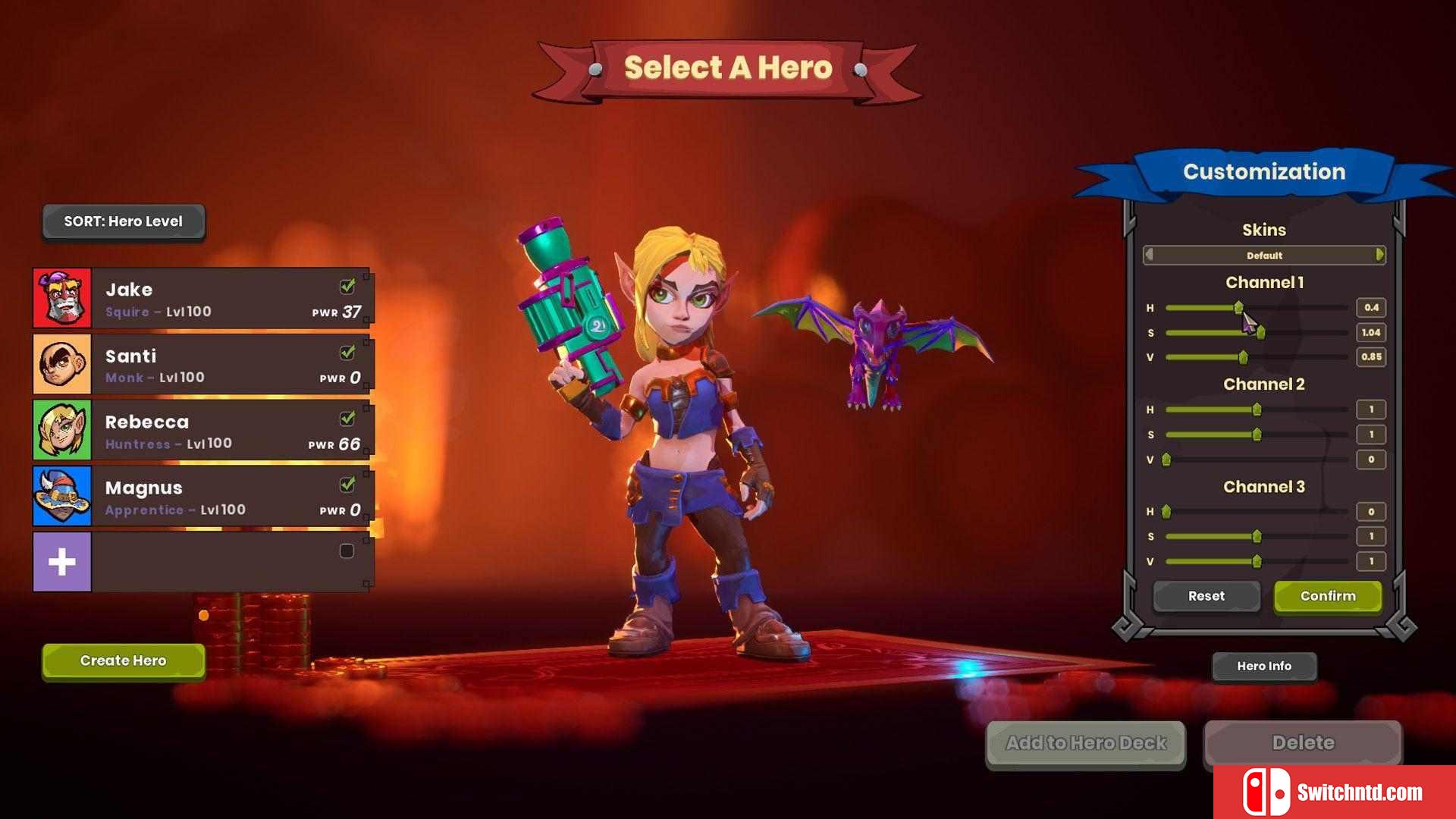Switch to the next skin with right arrow
Image resolution: width=1456 pixels, height=819 pixels.
[x=1379, y=255]
